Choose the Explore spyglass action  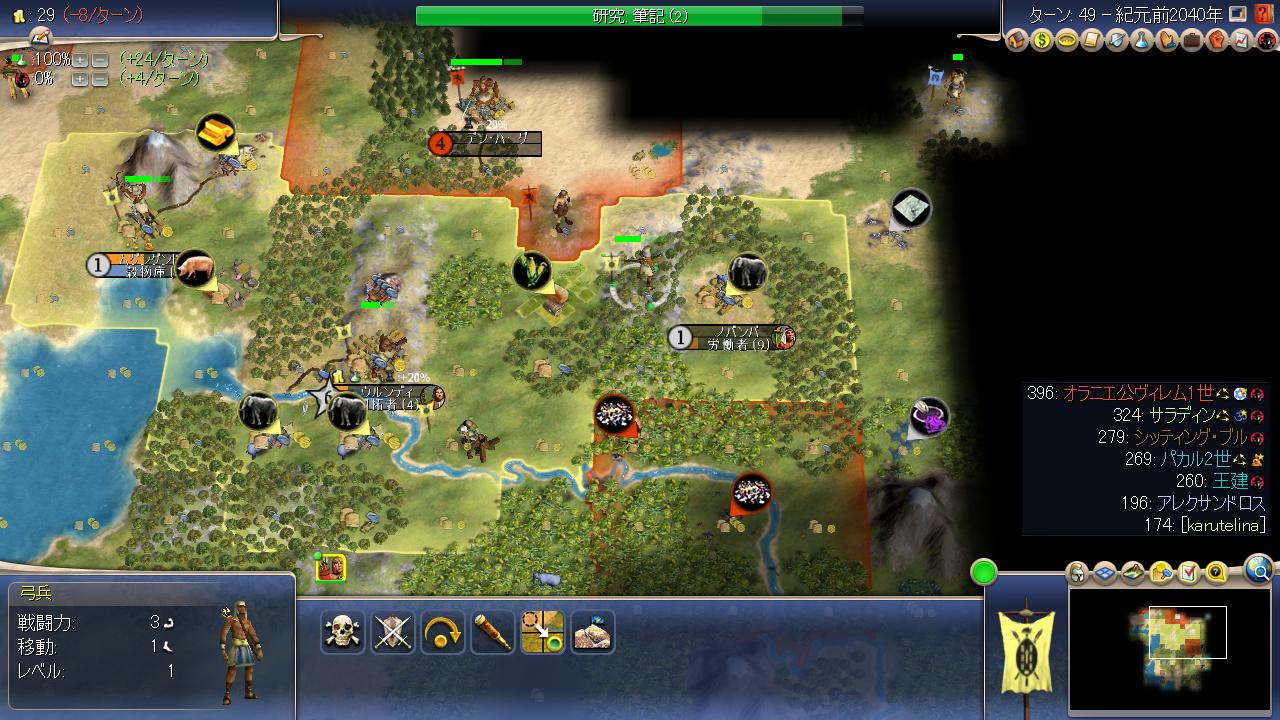(x=493, y=632)
